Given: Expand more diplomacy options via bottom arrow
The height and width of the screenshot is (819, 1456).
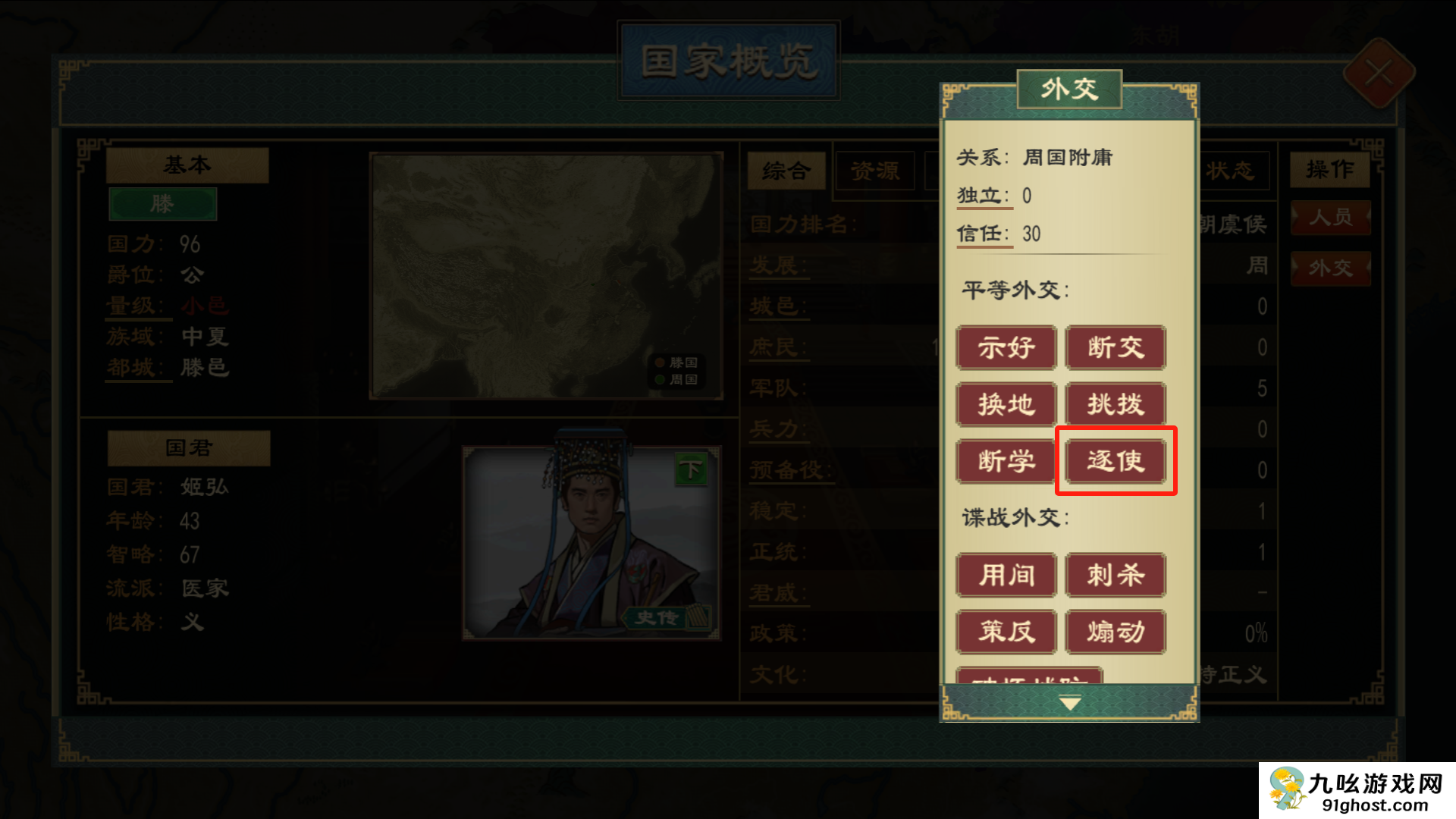Looking at the screenshot, I should click(x=1069, y=702).
